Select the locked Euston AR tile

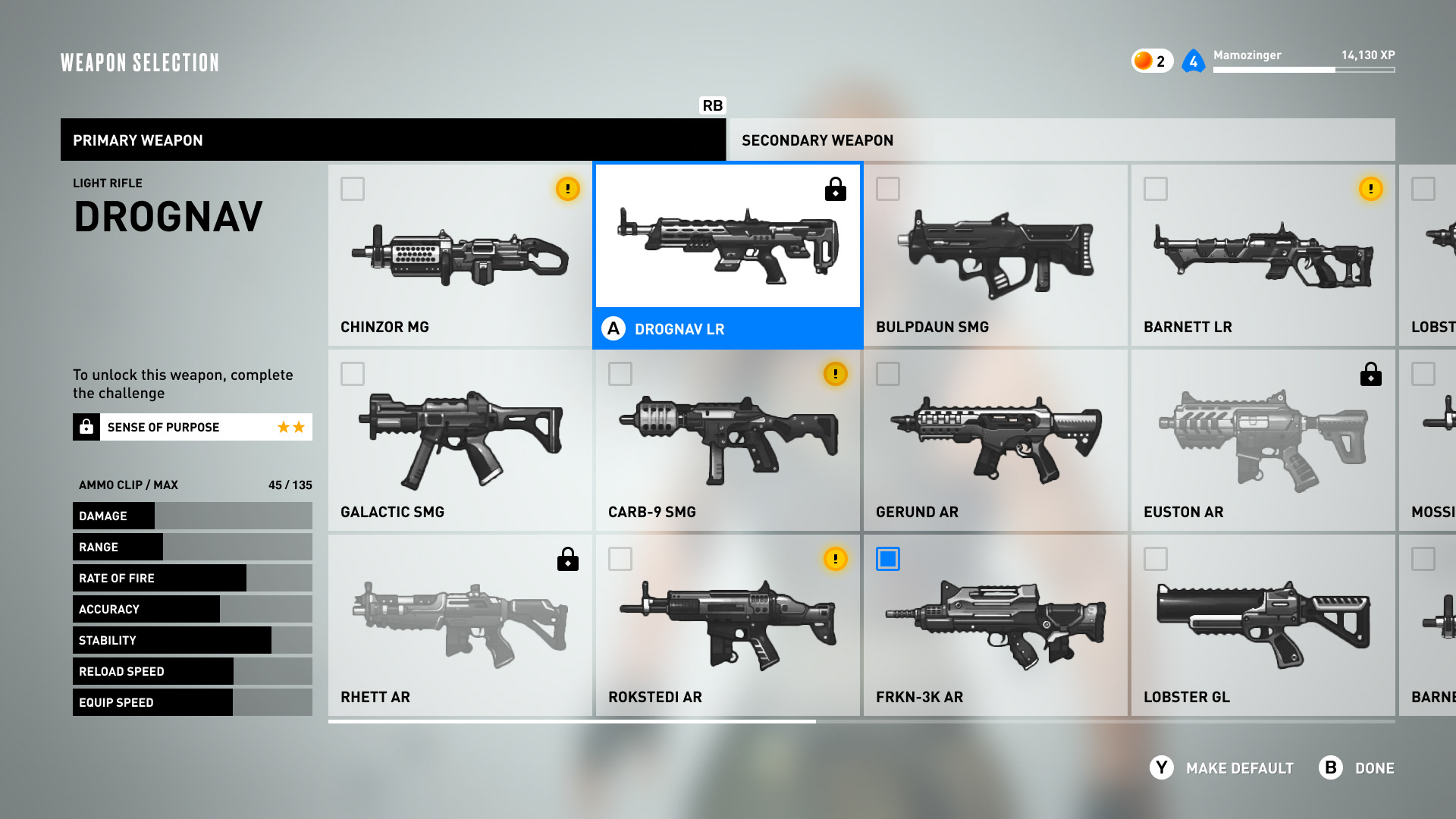click(1263, 441)
